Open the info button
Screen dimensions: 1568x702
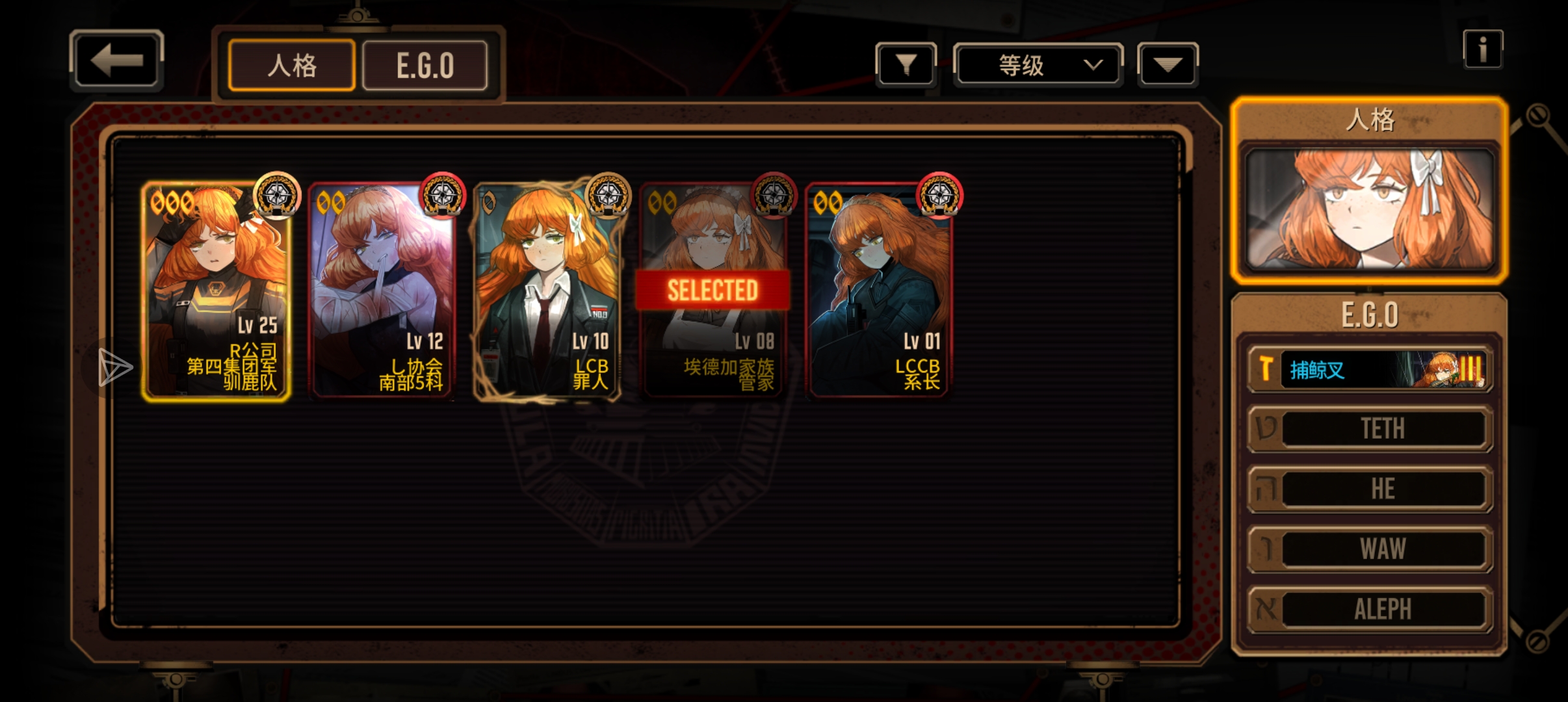(x=1482, y=49)
